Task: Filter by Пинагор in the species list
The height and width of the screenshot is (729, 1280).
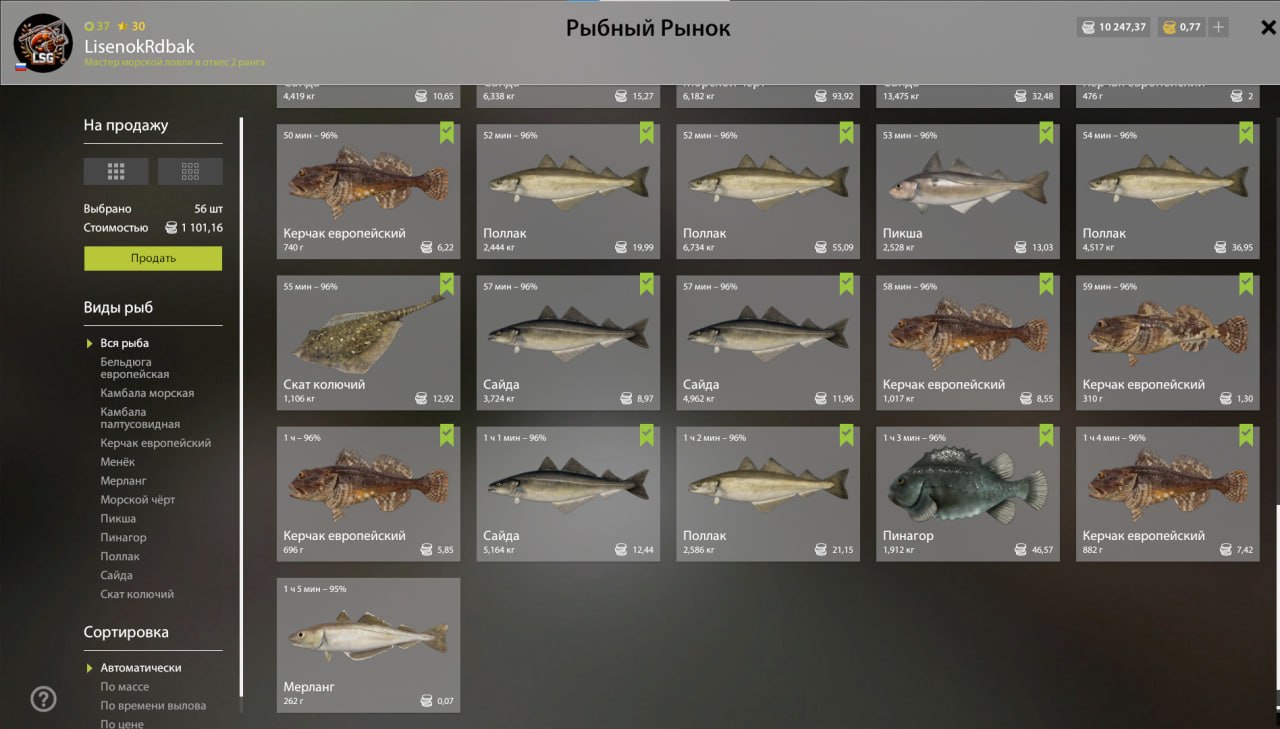Action: (123, 538)
